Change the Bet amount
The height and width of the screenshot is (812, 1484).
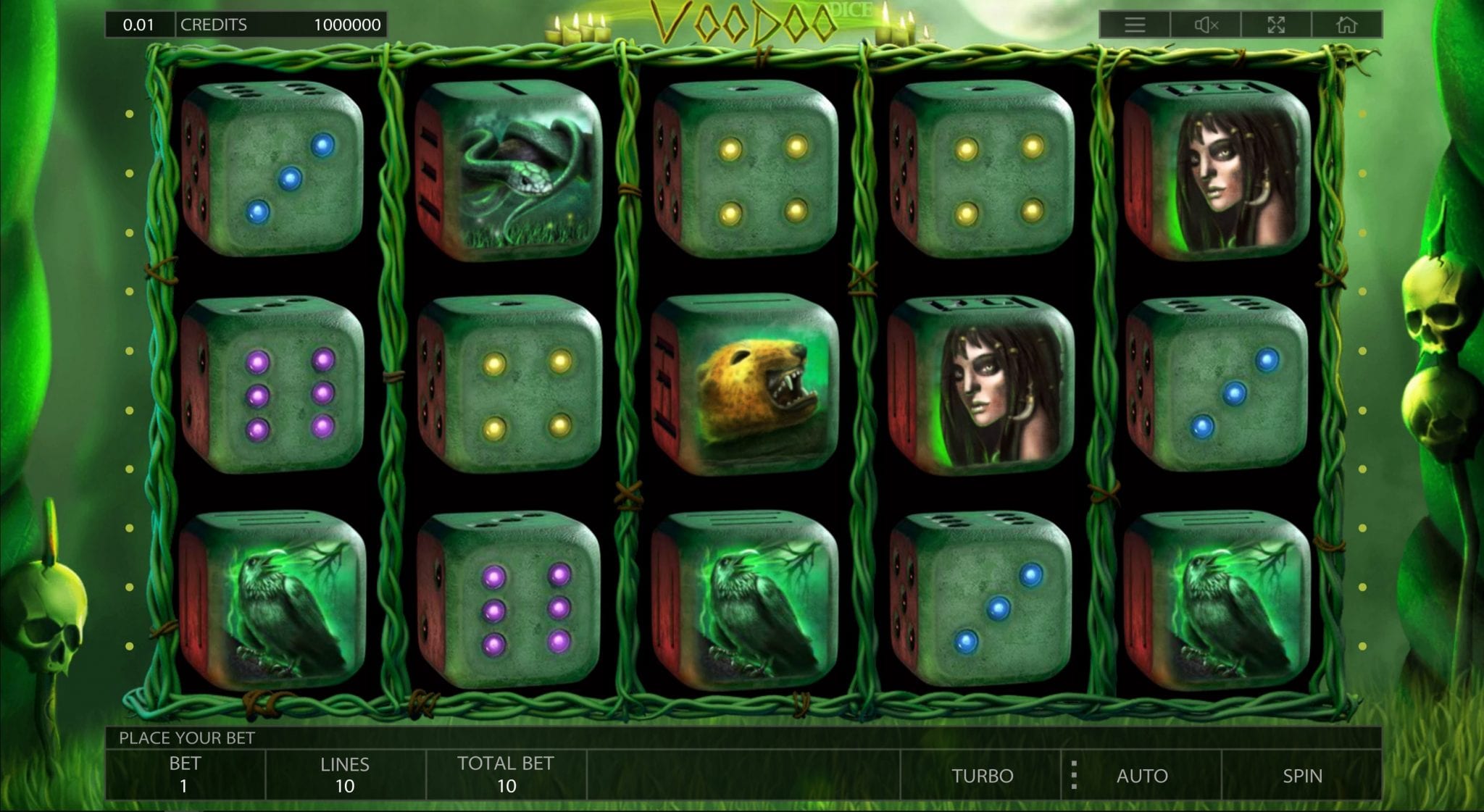tap(185, 774)
